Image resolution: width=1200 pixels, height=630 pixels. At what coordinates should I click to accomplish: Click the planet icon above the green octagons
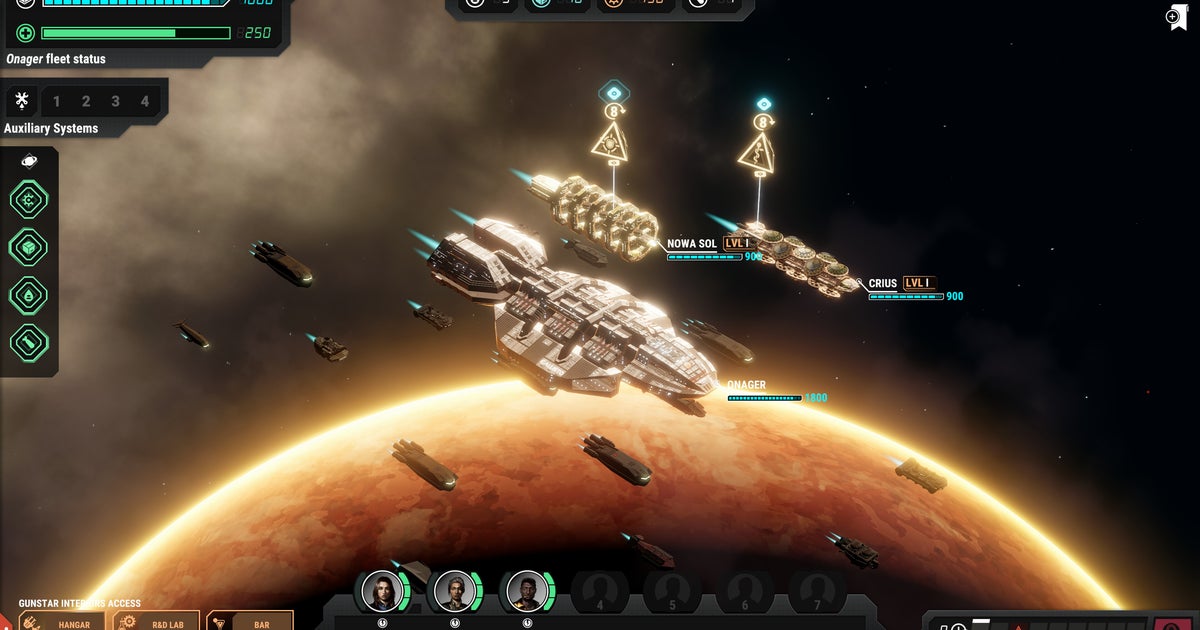click(x=29, y=161)
